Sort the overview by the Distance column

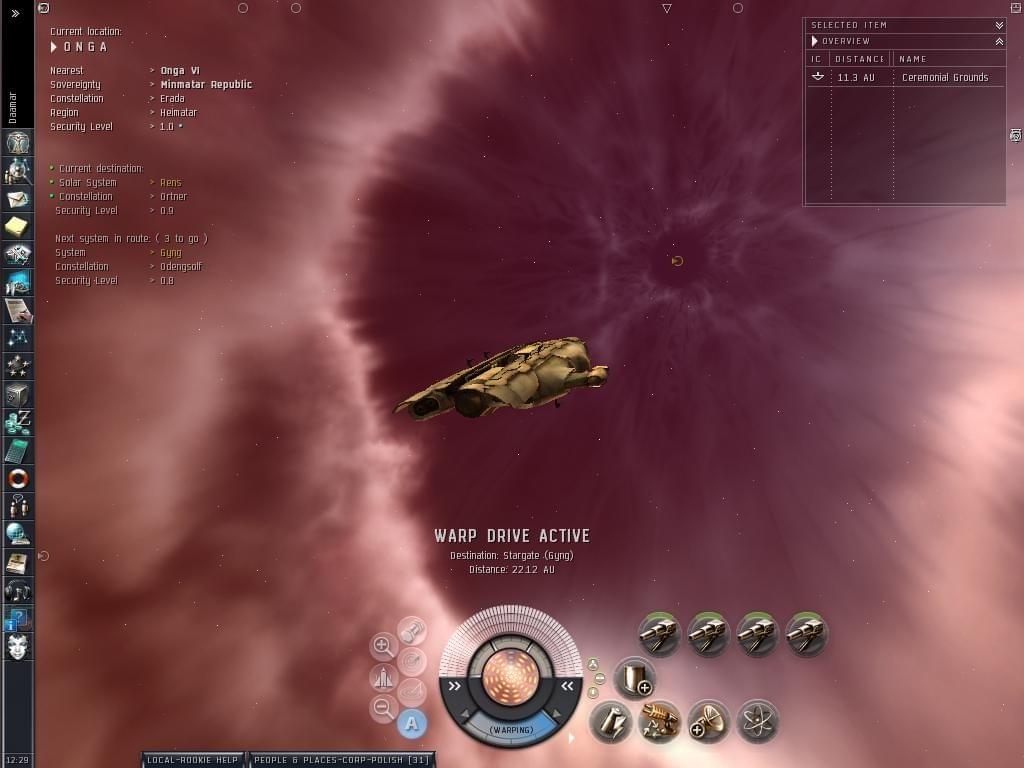[x=860, y=59]
